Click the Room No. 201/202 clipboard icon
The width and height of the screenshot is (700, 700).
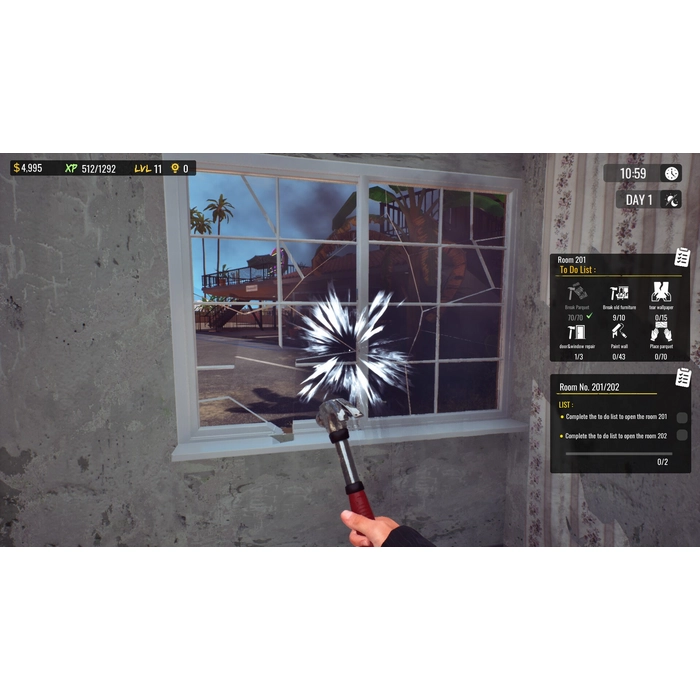click(x=682, y=377)
